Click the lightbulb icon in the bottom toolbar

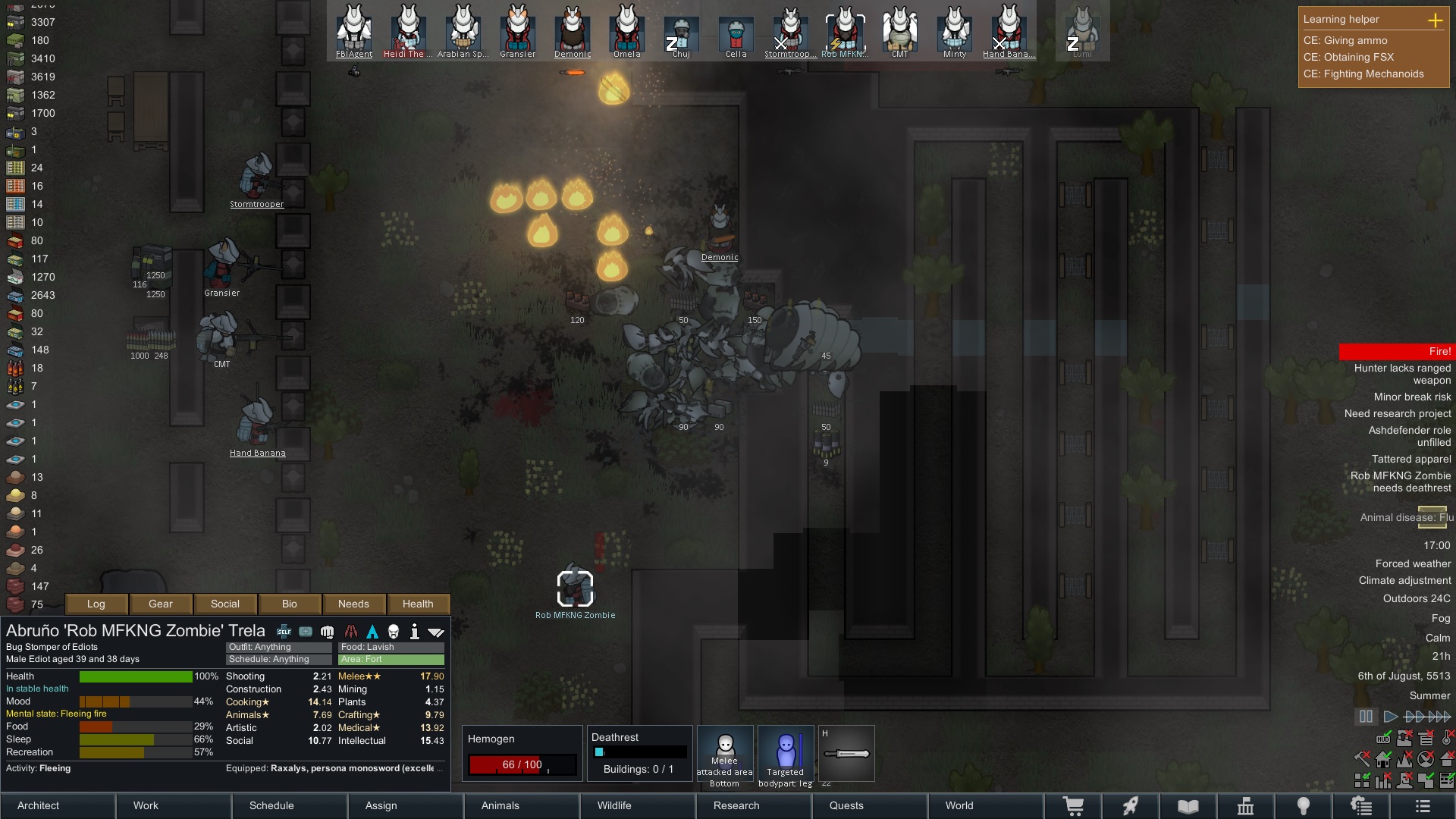1304,805
